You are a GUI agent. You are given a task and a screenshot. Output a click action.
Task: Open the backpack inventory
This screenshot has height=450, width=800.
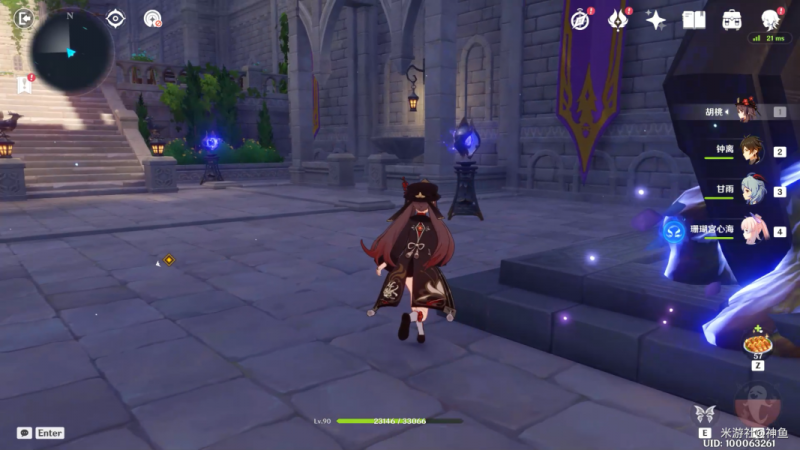pos(732,19)
